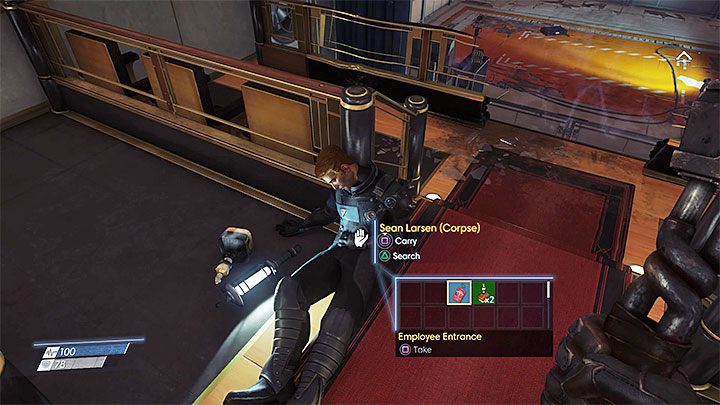Select the Employee Entrance keycard slot

click(x=459, y=294)
